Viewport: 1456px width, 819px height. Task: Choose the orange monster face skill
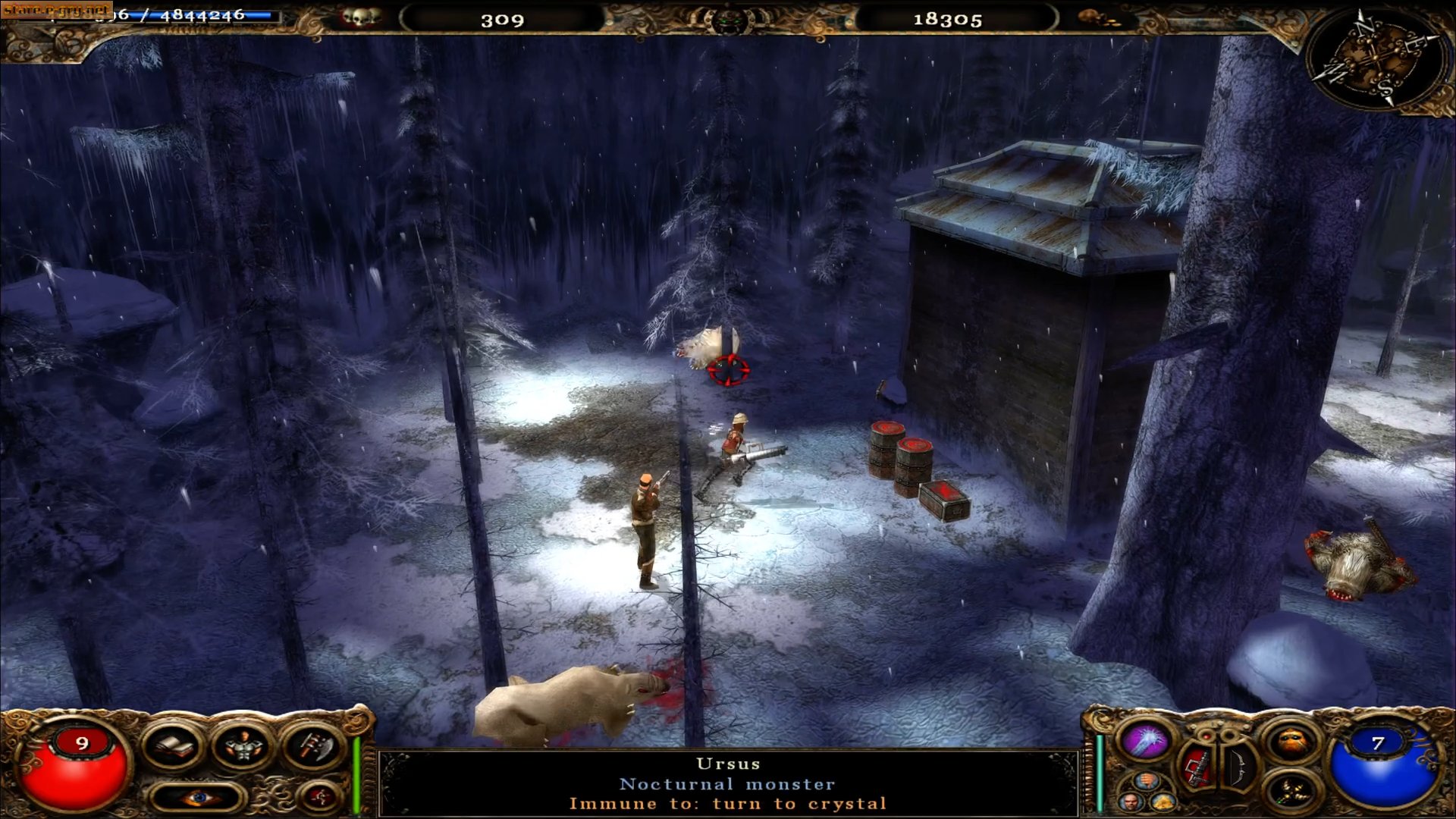[x=1291, y=742]
